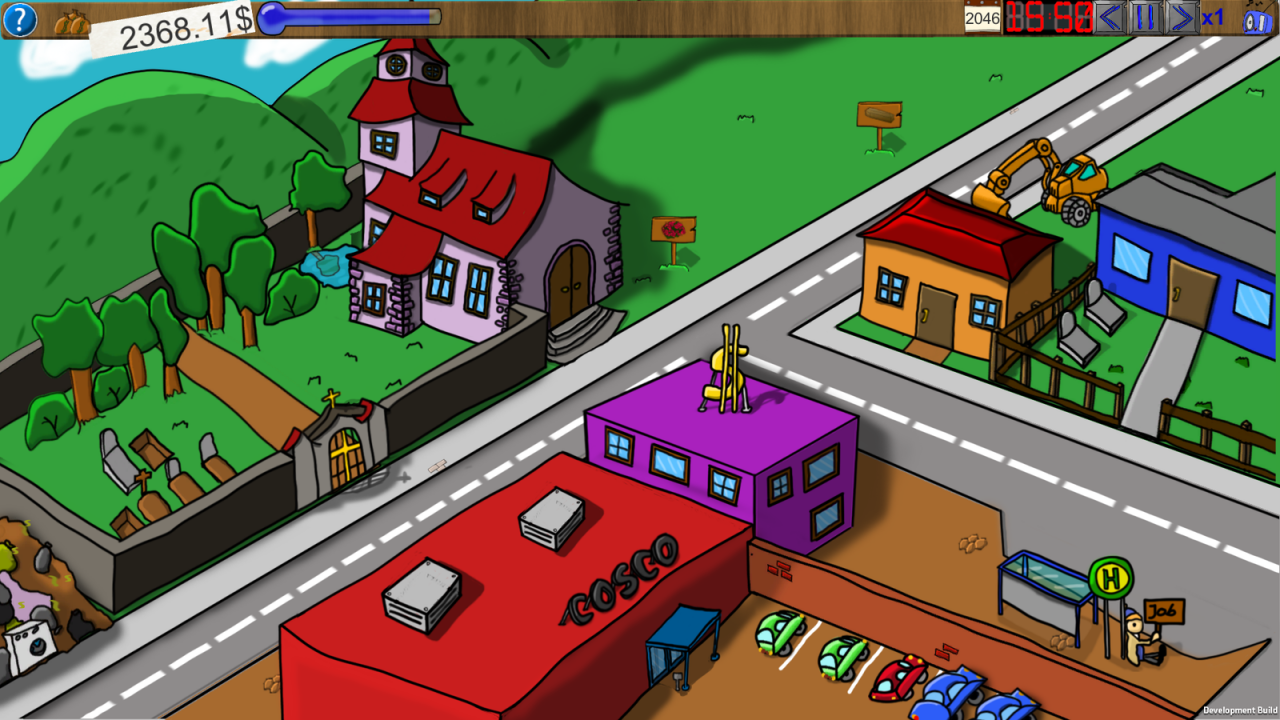
Task: Speed up time with the right arrow
Action: (x=1182, y=18)
